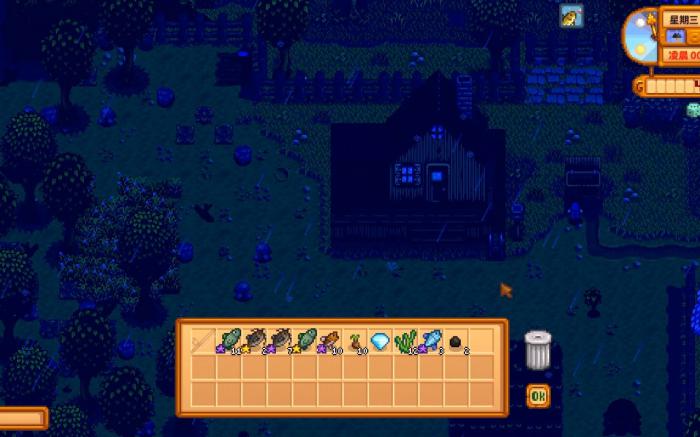Choose the gold-star green fish
This screenshot has height=437, width=700.
click(305, 341)
